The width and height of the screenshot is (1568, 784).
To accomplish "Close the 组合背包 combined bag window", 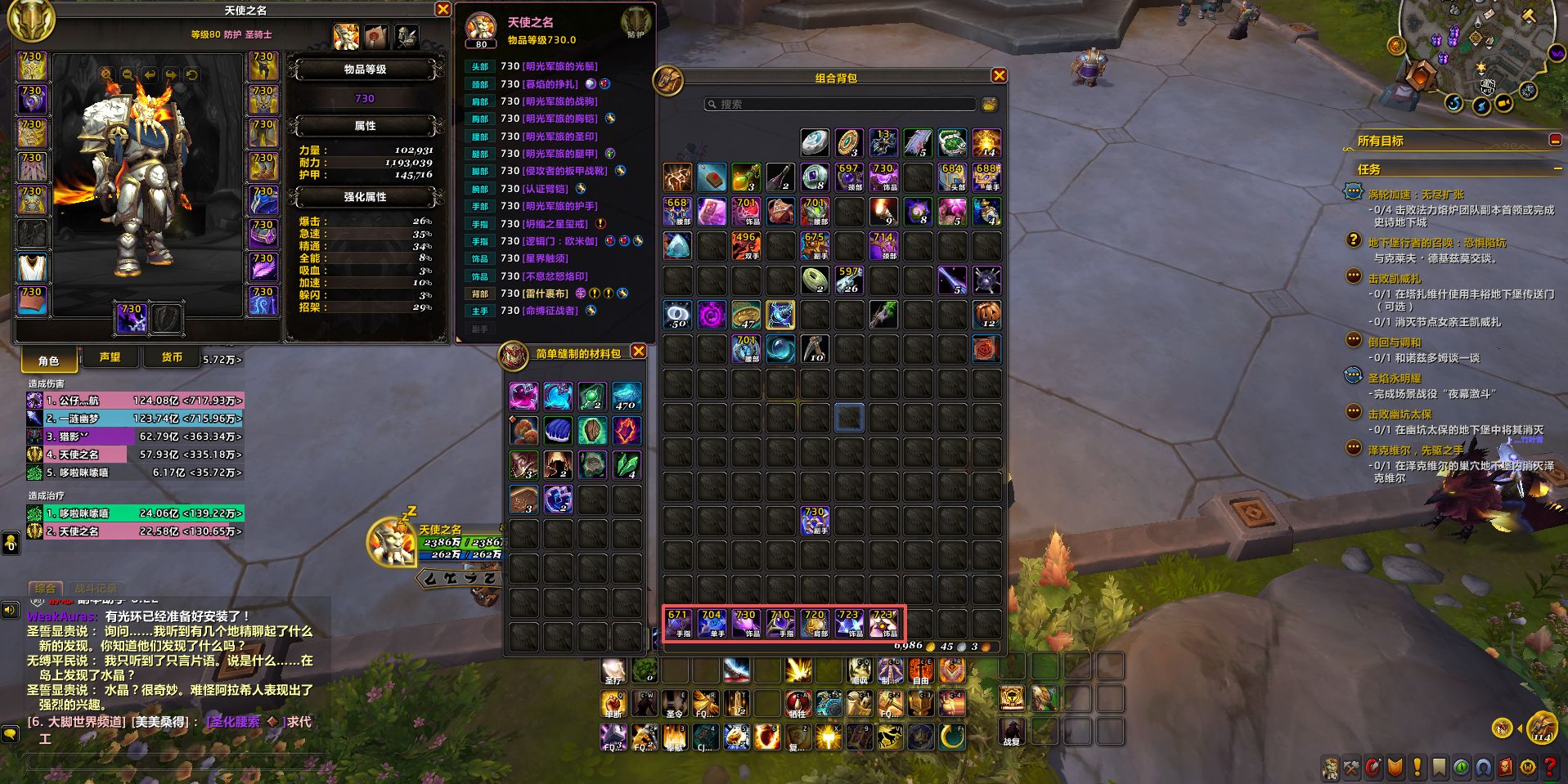I will tap(999, 76).
